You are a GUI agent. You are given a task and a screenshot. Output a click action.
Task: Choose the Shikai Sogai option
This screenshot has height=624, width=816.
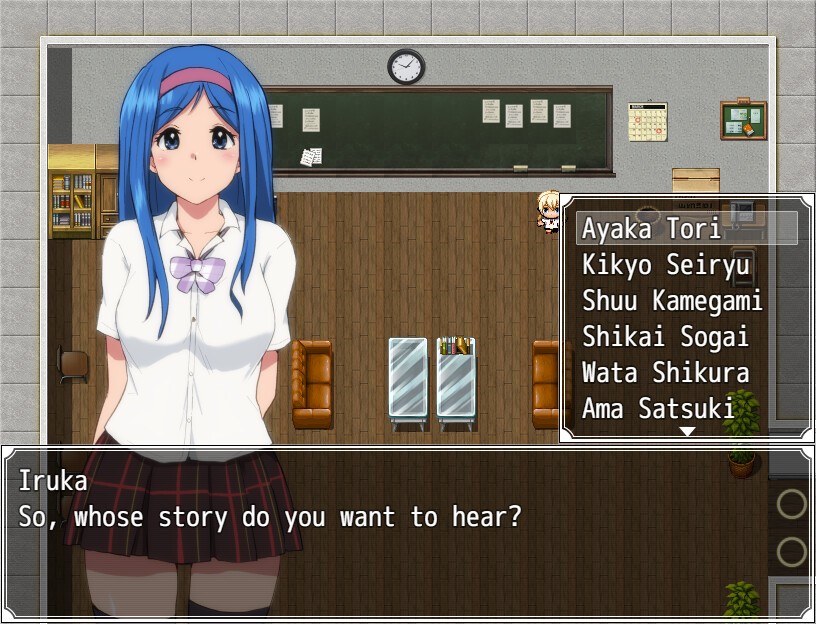[665, 337]
